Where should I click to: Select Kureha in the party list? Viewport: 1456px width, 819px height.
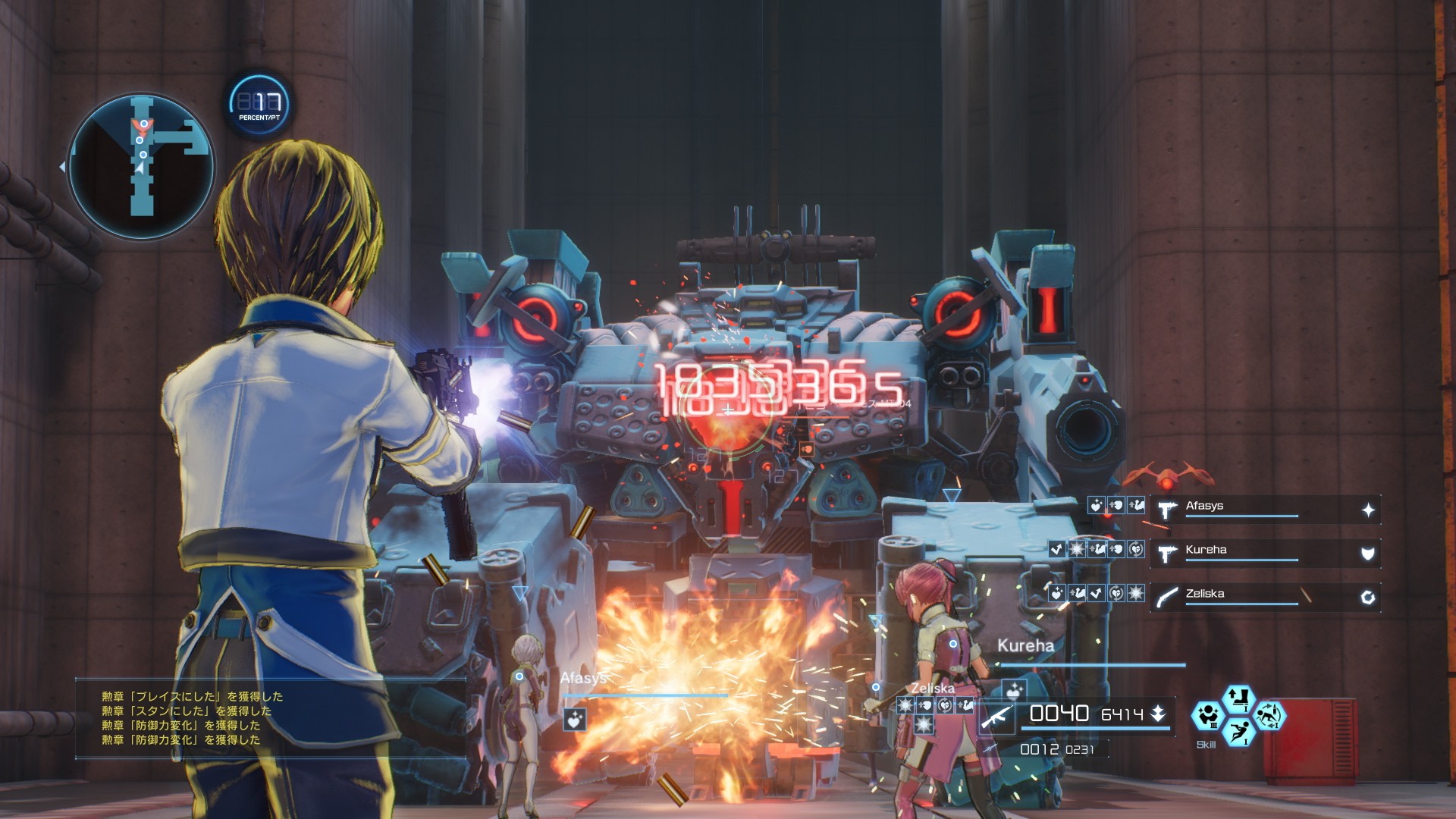[1242, 551]
